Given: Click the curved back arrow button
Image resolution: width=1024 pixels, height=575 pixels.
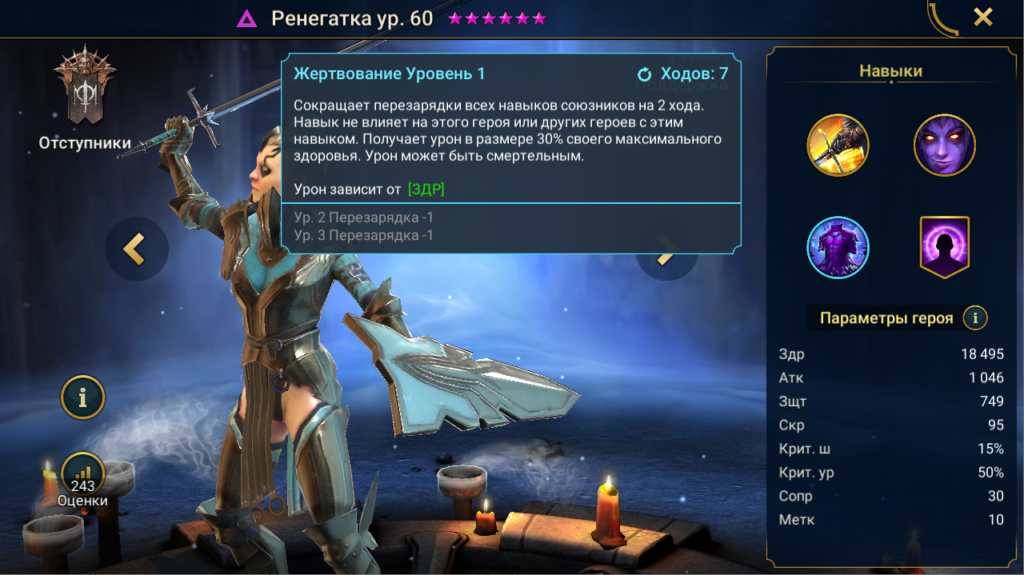Looking at the screenshot, I should (942, 18).
